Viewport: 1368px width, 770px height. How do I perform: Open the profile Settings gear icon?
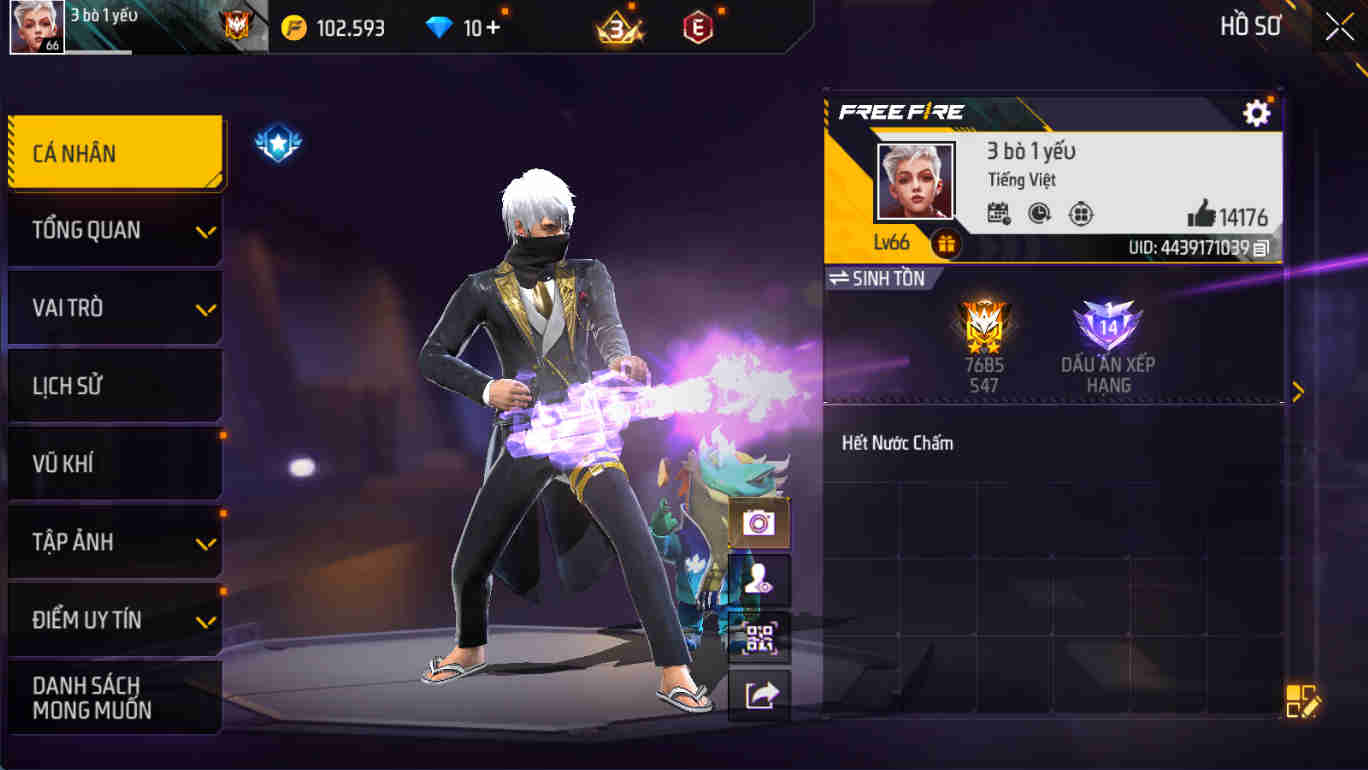tap(1258, 113)
